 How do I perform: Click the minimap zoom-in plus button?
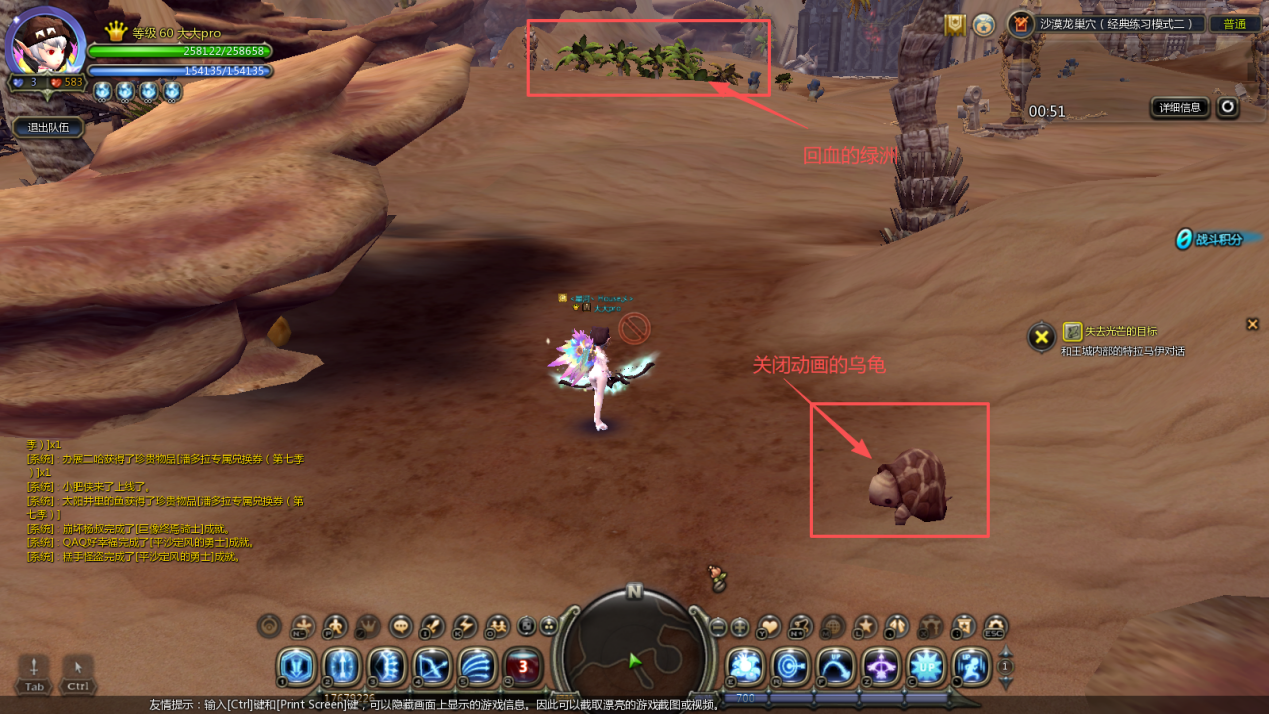click(x=740, y=628)
